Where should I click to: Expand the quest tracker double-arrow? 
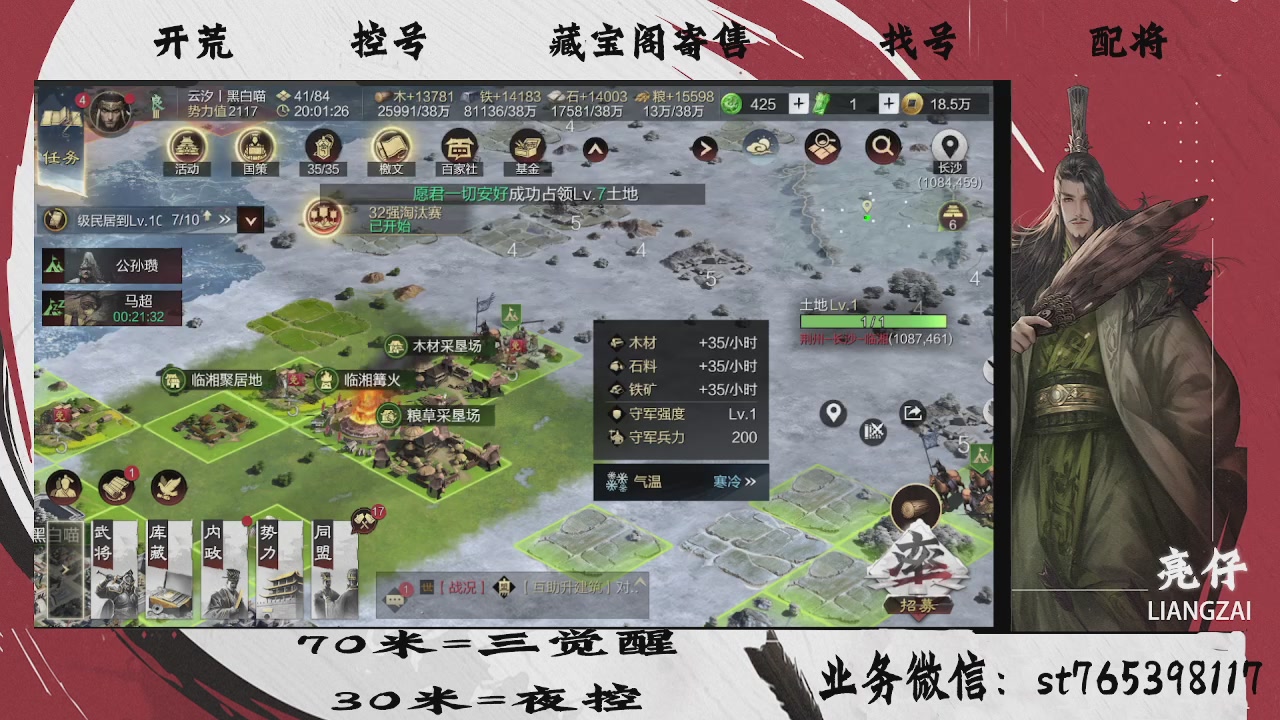224,218
